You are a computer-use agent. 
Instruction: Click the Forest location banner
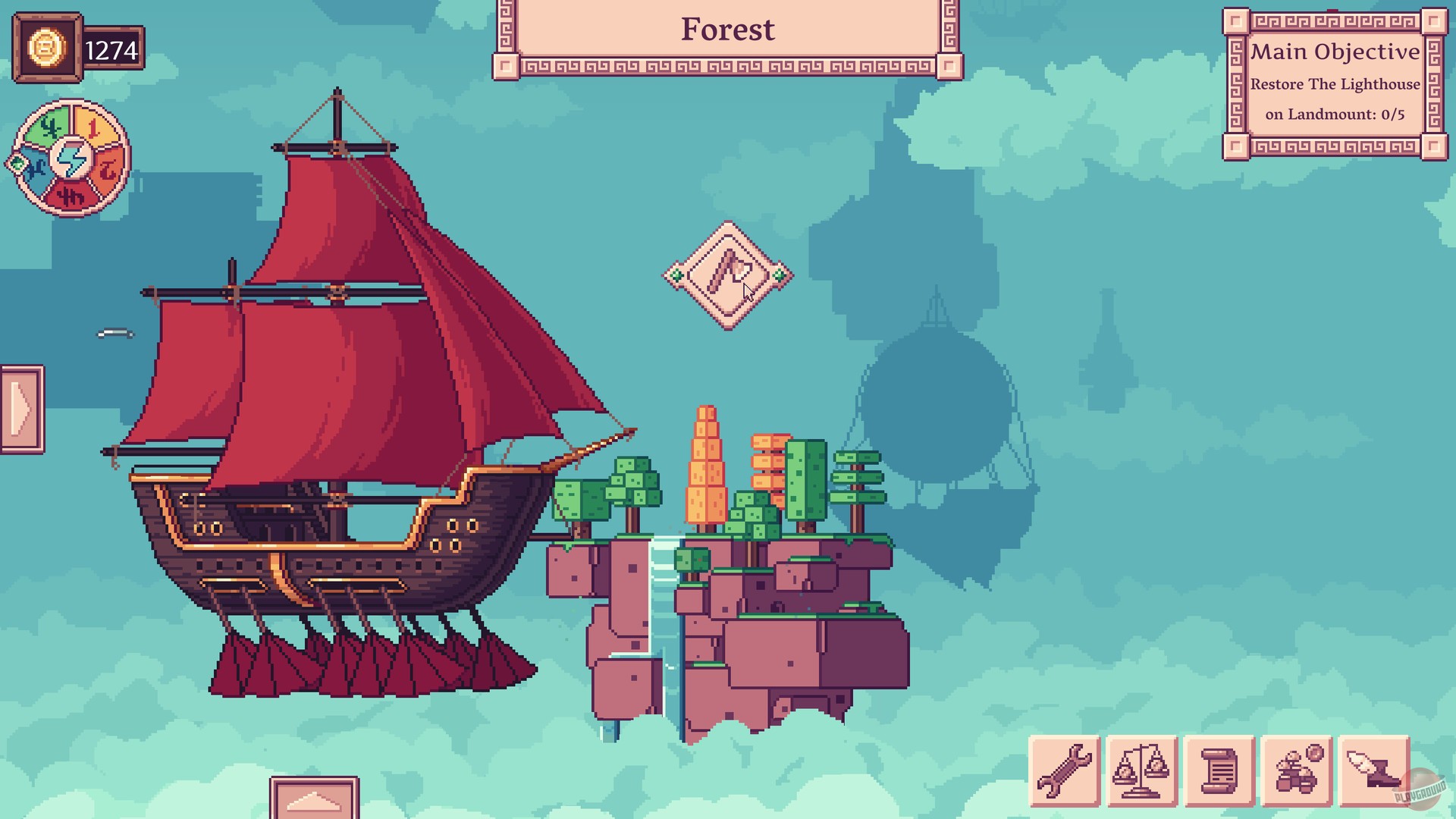pyautogui.click(x=727, y=30)
